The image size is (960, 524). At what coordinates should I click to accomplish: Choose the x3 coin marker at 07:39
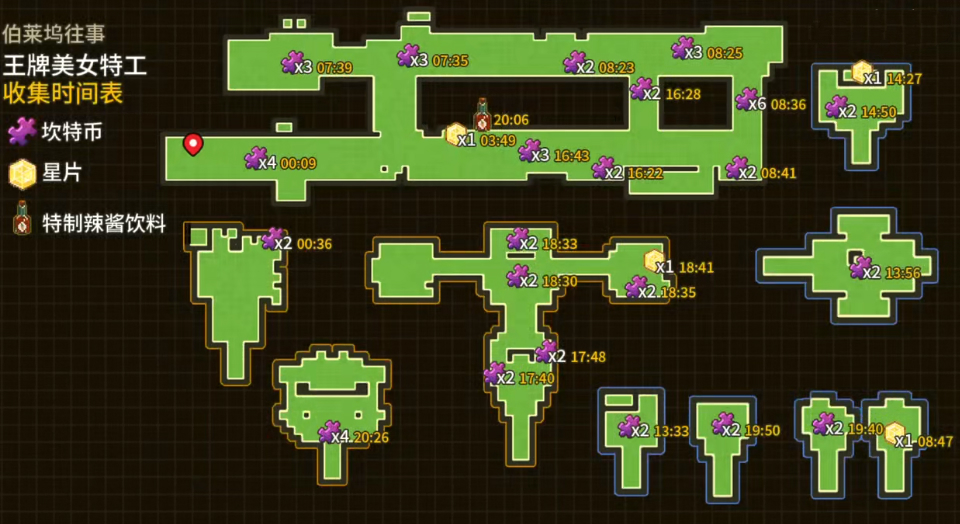293,62
